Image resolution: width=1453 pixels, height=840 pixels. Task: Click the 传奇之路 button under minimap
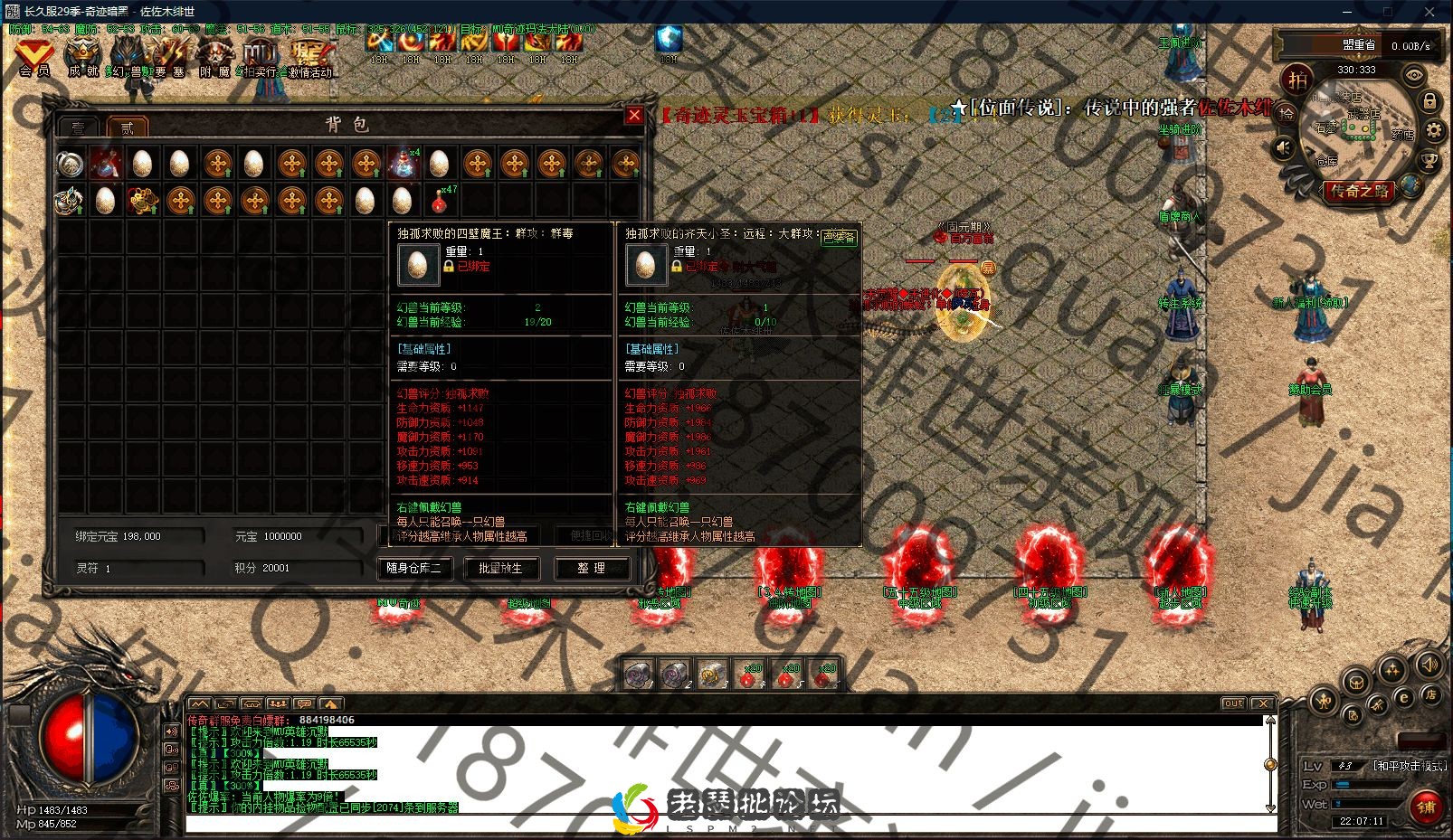pyautogui.click(x=1358, y=191)
